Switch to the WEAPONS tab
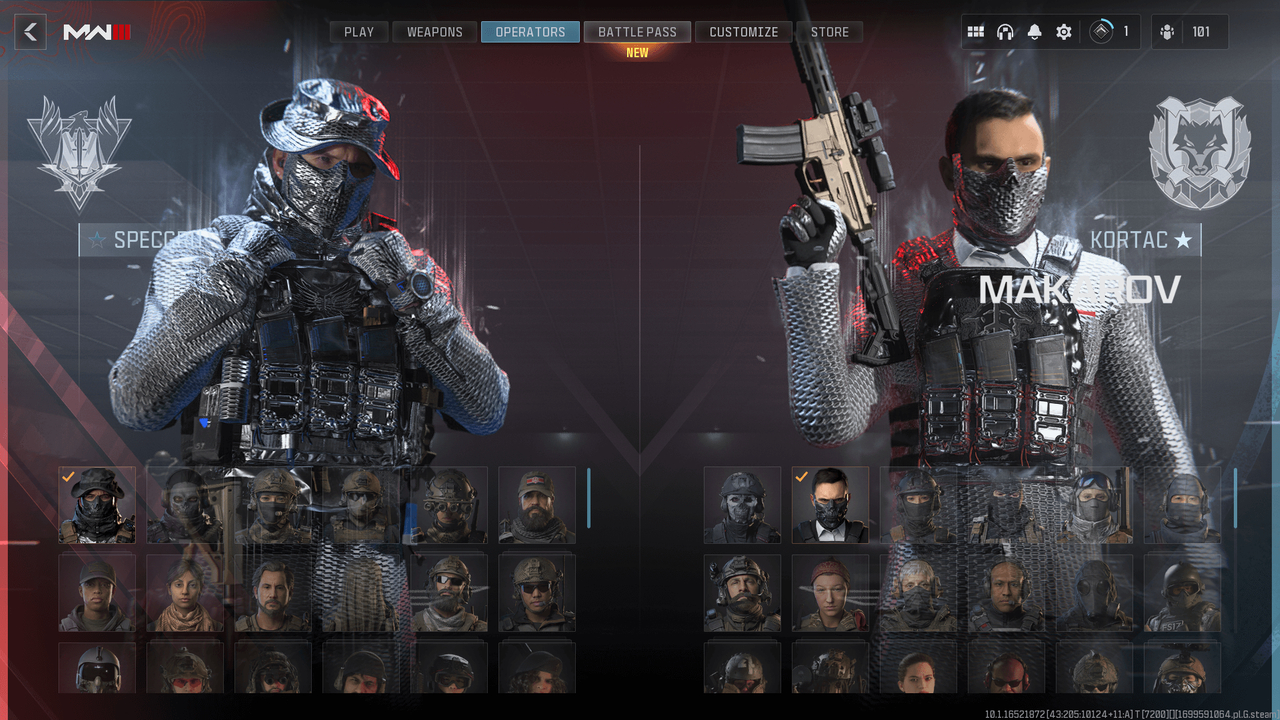The width and height of the screenshot is (1280, 720). (433, 31)
